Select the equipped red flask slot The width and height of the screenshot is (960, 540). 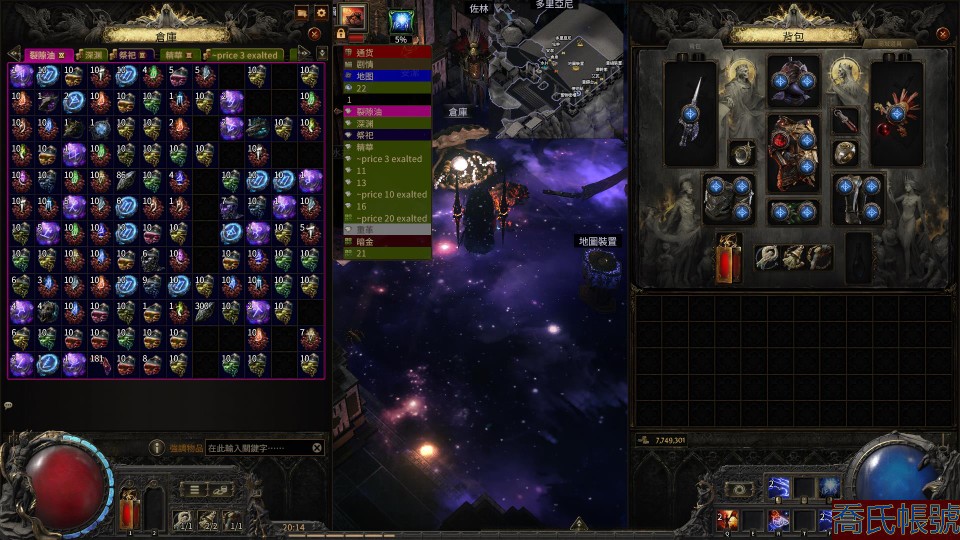pyautogui.click(x=729, y=257)
